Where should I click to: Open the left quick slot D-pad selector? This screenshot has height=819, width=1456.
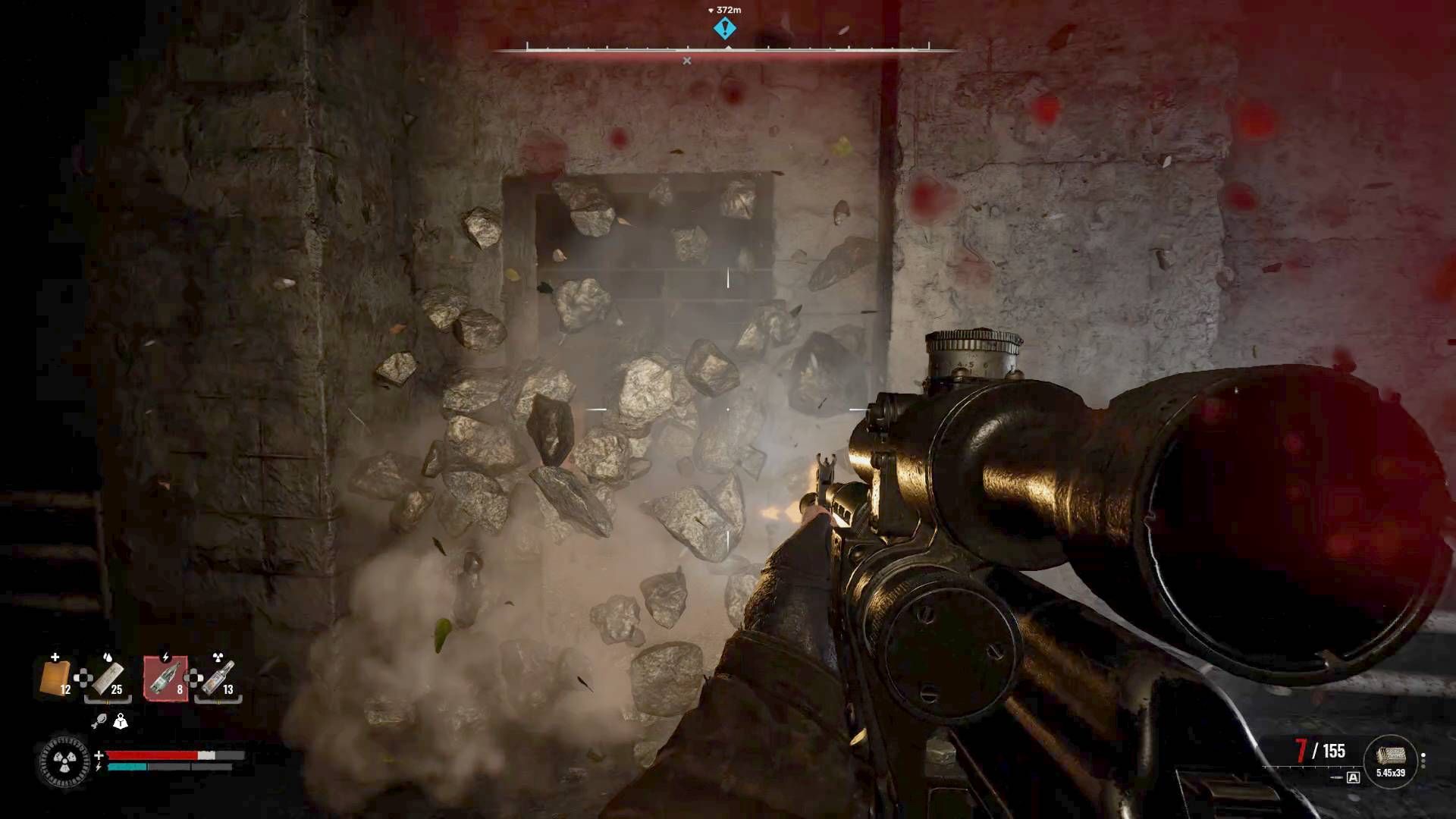click(x=83, y=678)
